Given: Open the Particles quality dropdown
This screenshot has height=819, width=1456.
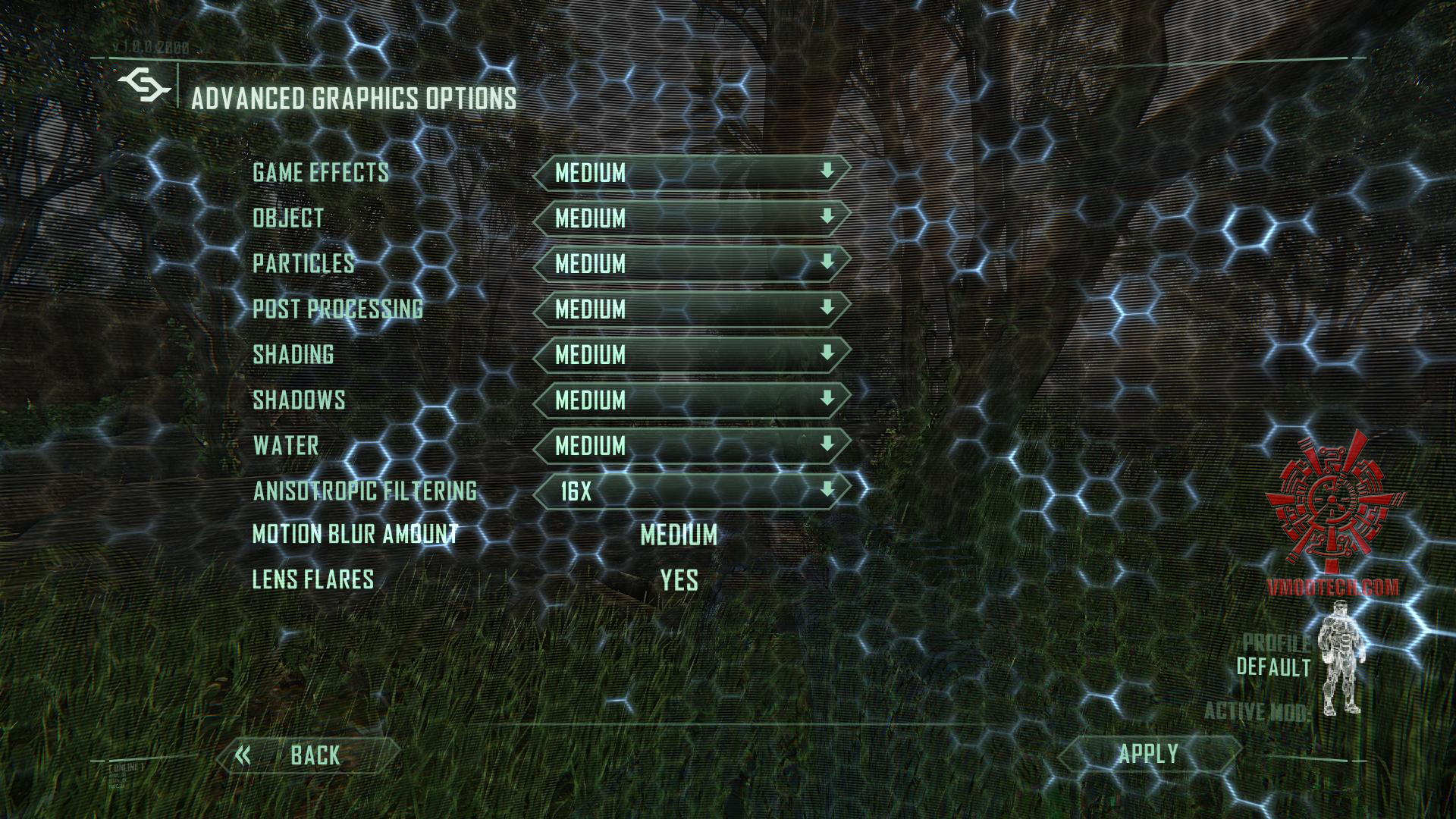Looking at the screenshot, I should (x=691, y=264).
